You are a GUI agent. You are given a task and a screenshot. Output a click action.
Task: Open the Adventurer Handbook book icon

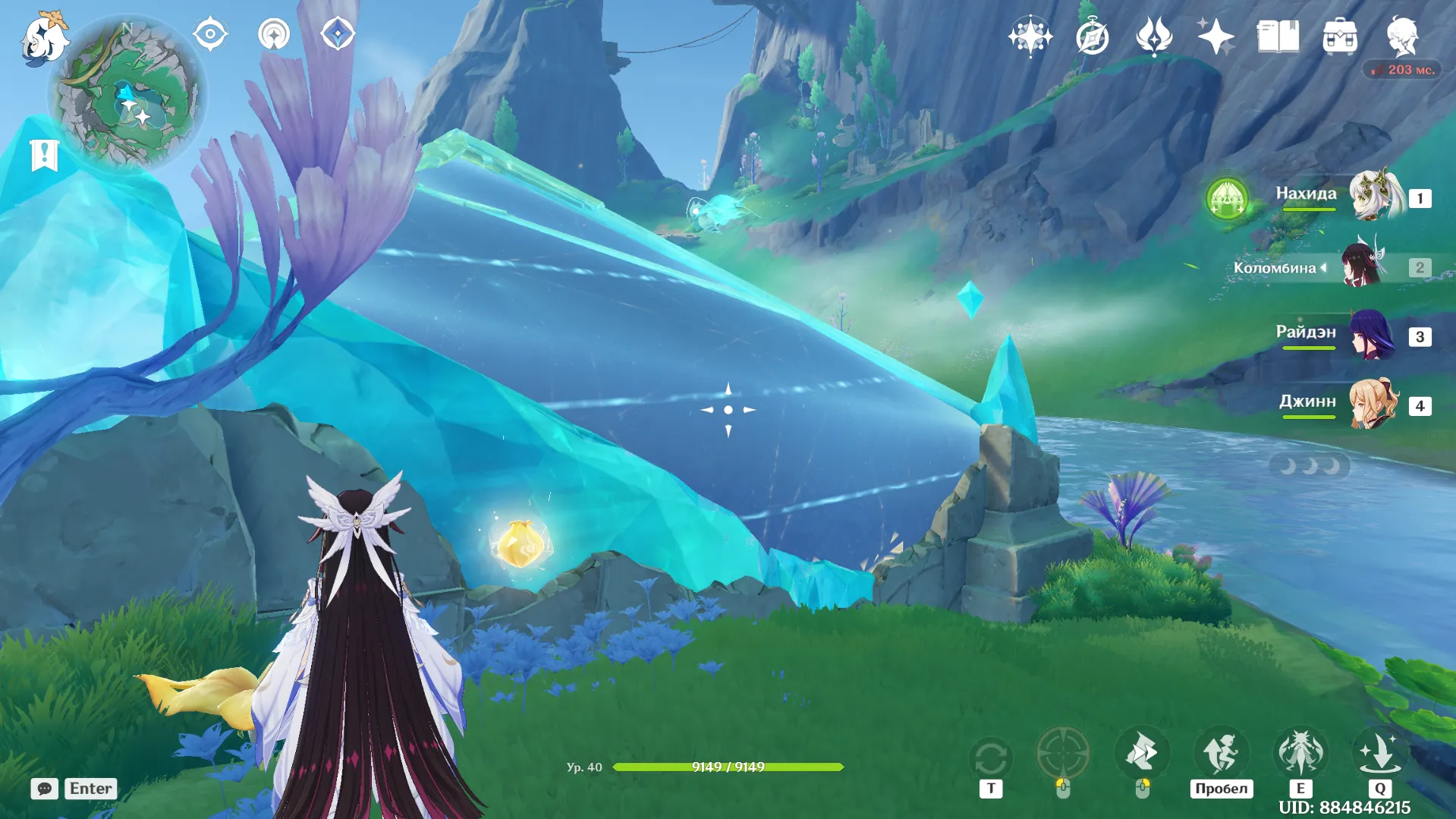(x=1278, y=36)
